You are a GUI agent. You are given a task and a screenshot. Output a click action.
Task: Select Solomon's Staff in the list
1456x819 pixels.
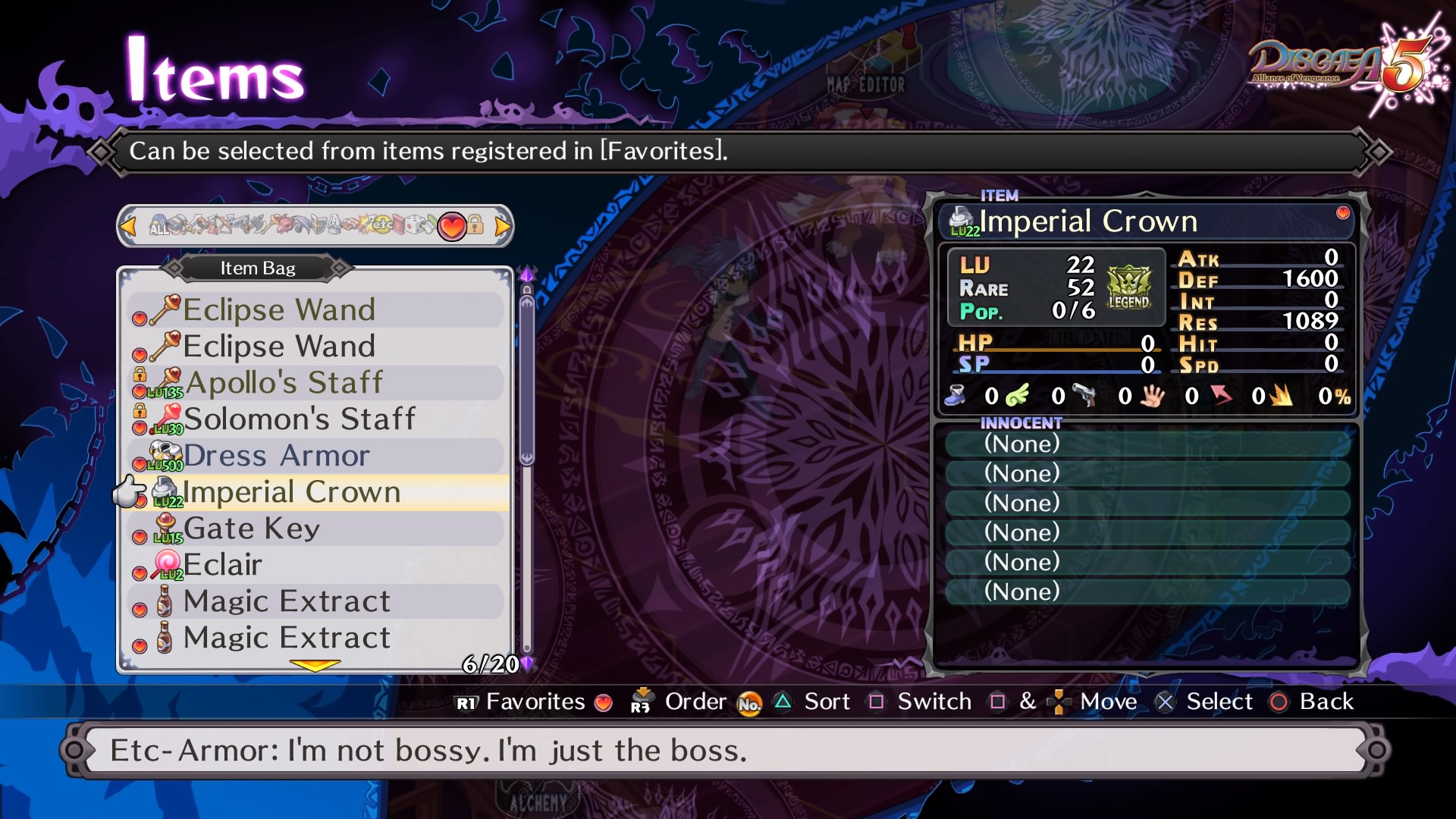coord(300,419)
